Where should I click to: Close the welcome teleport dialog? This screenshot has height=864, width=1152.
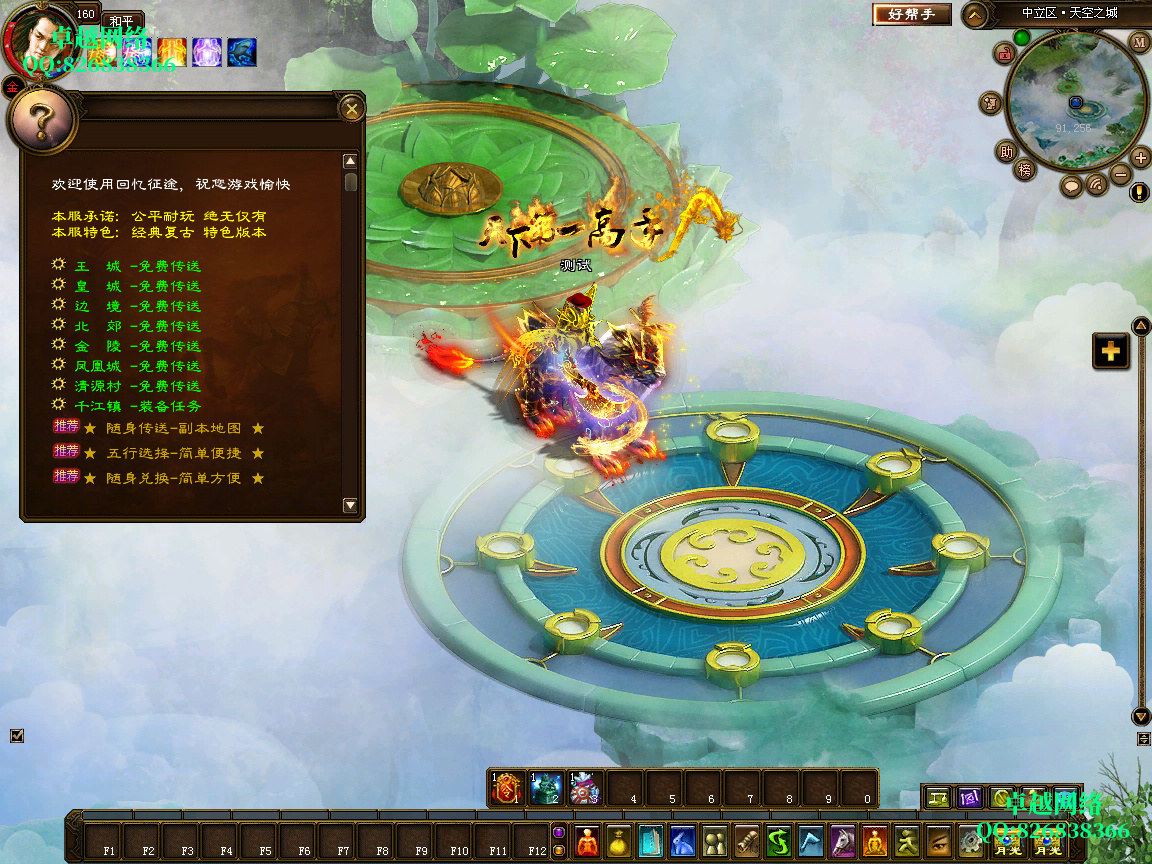pyautogui.click(x=351, y=108)
